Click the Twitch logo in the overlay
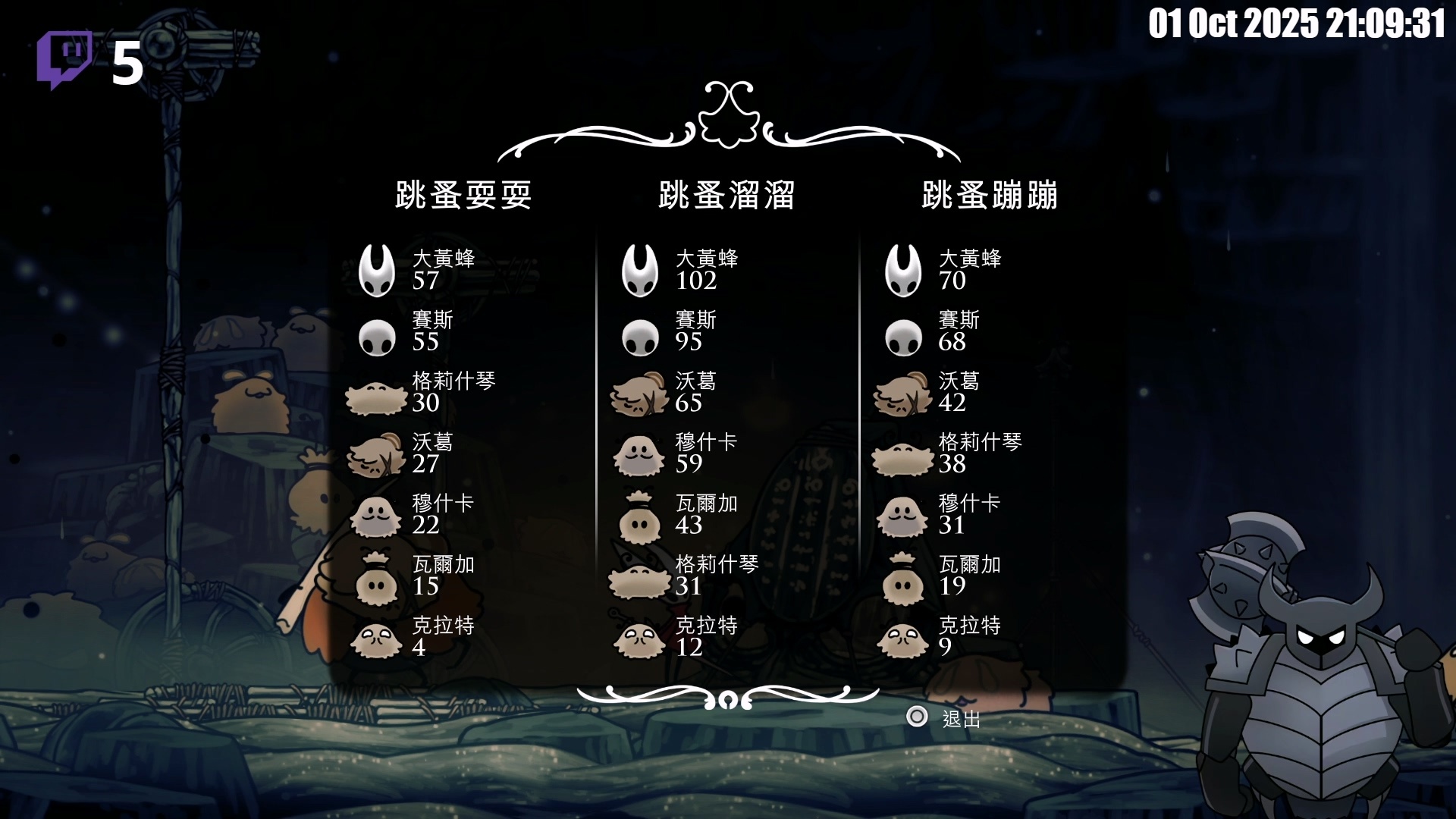This screenshot has width=1456, height=819. coord(64,59)
